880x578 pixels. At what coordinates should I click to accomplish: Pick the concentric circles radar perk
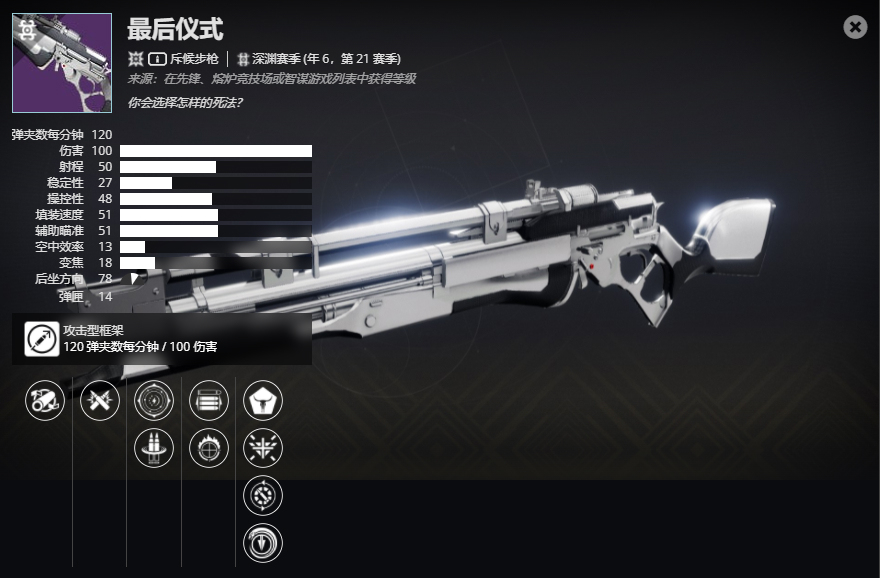click(x=154, y=401)
